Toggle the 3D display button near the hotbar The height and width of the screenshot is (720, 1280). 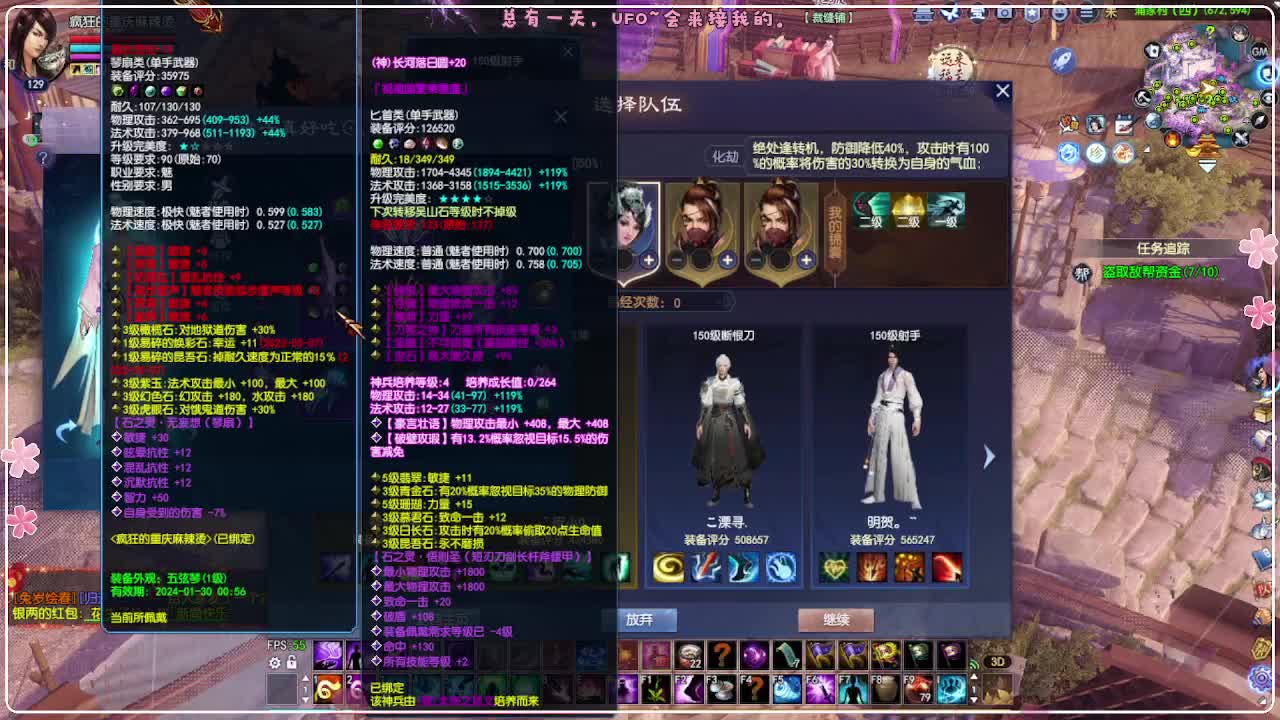point(997,663)
